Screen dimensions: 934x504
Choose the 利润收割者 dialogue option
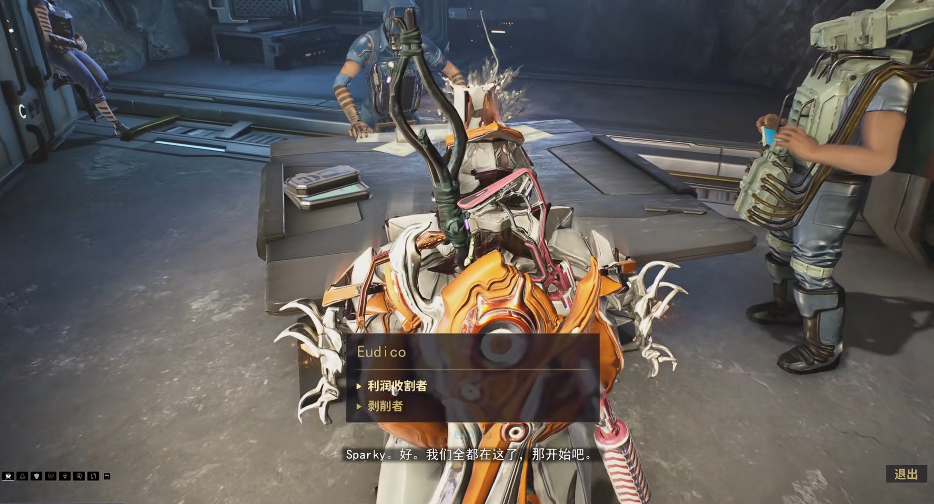tap(398, 385)
